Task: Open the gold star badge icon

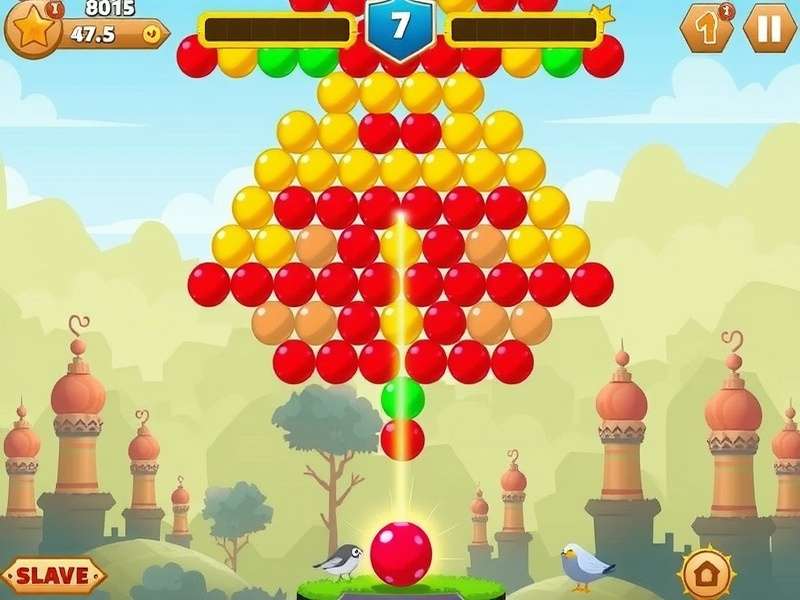Action: click(33, 28)
